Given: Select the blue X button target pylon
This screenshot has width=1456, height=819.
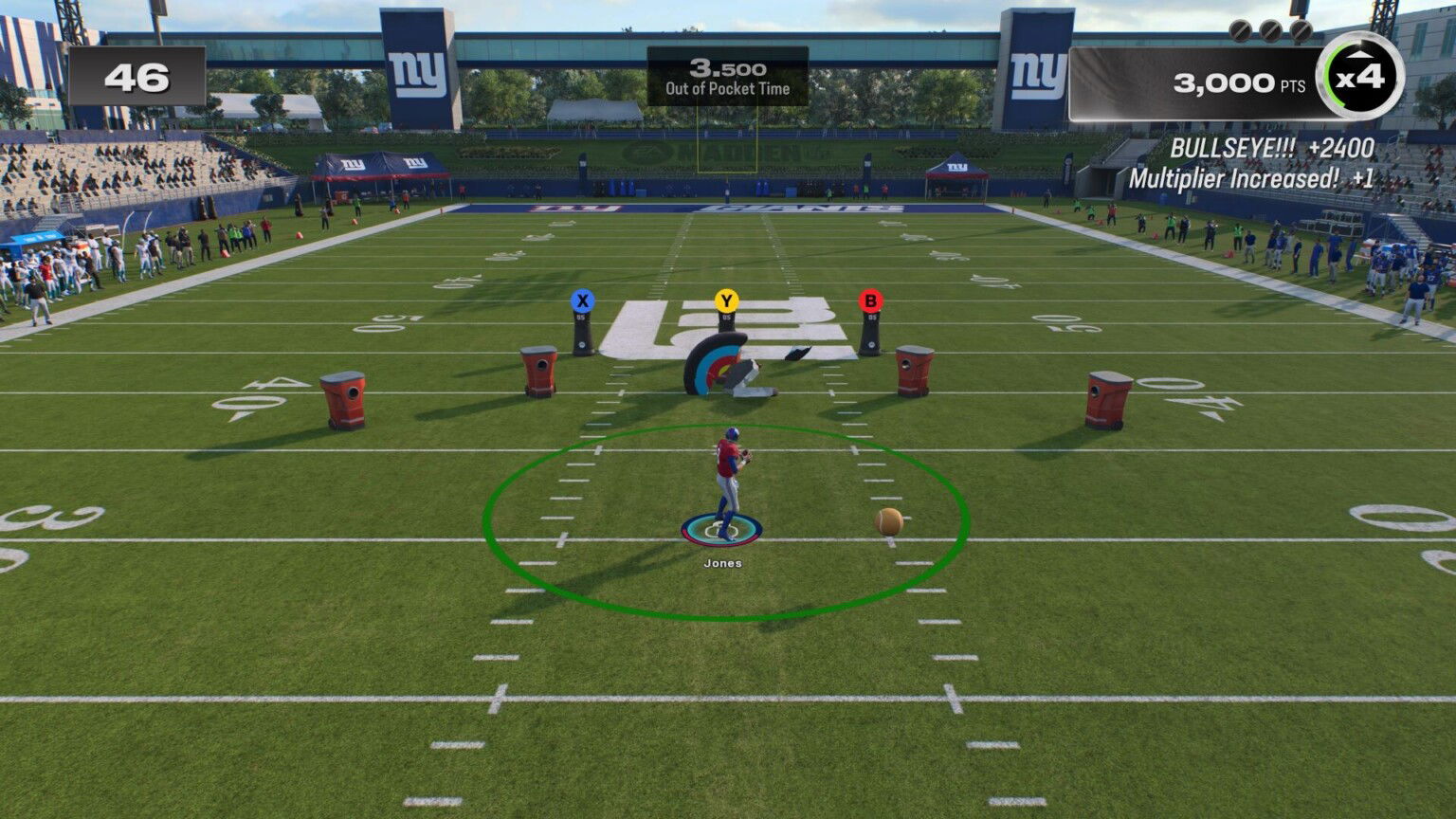Looking at the screenshot, I should click(582, 300).
